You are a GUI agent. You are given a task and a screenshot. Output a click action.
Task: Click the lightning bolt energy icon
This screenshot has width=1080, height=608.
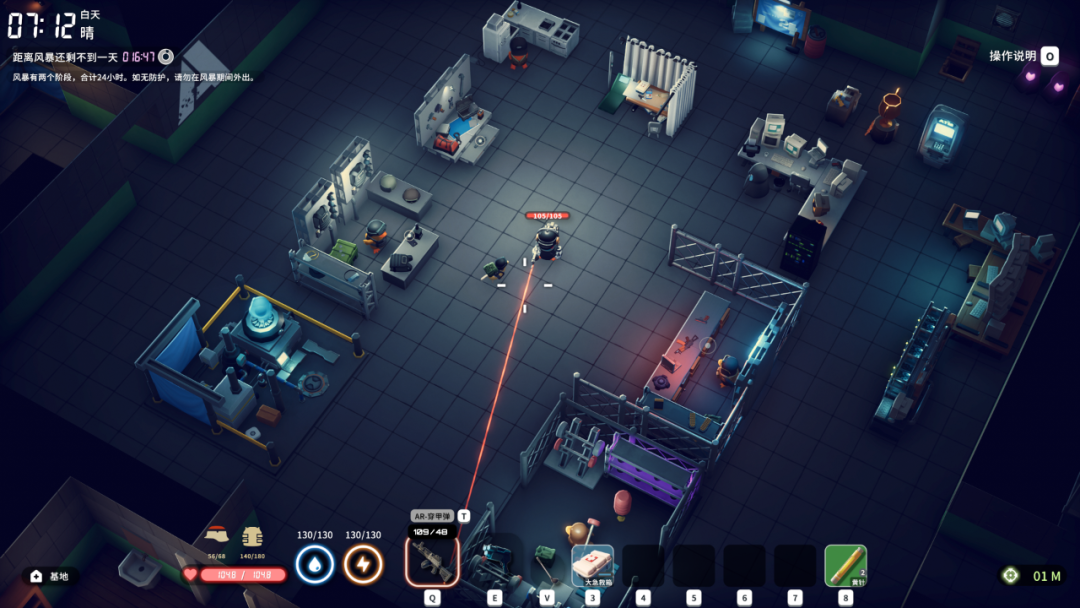[363, 564]
